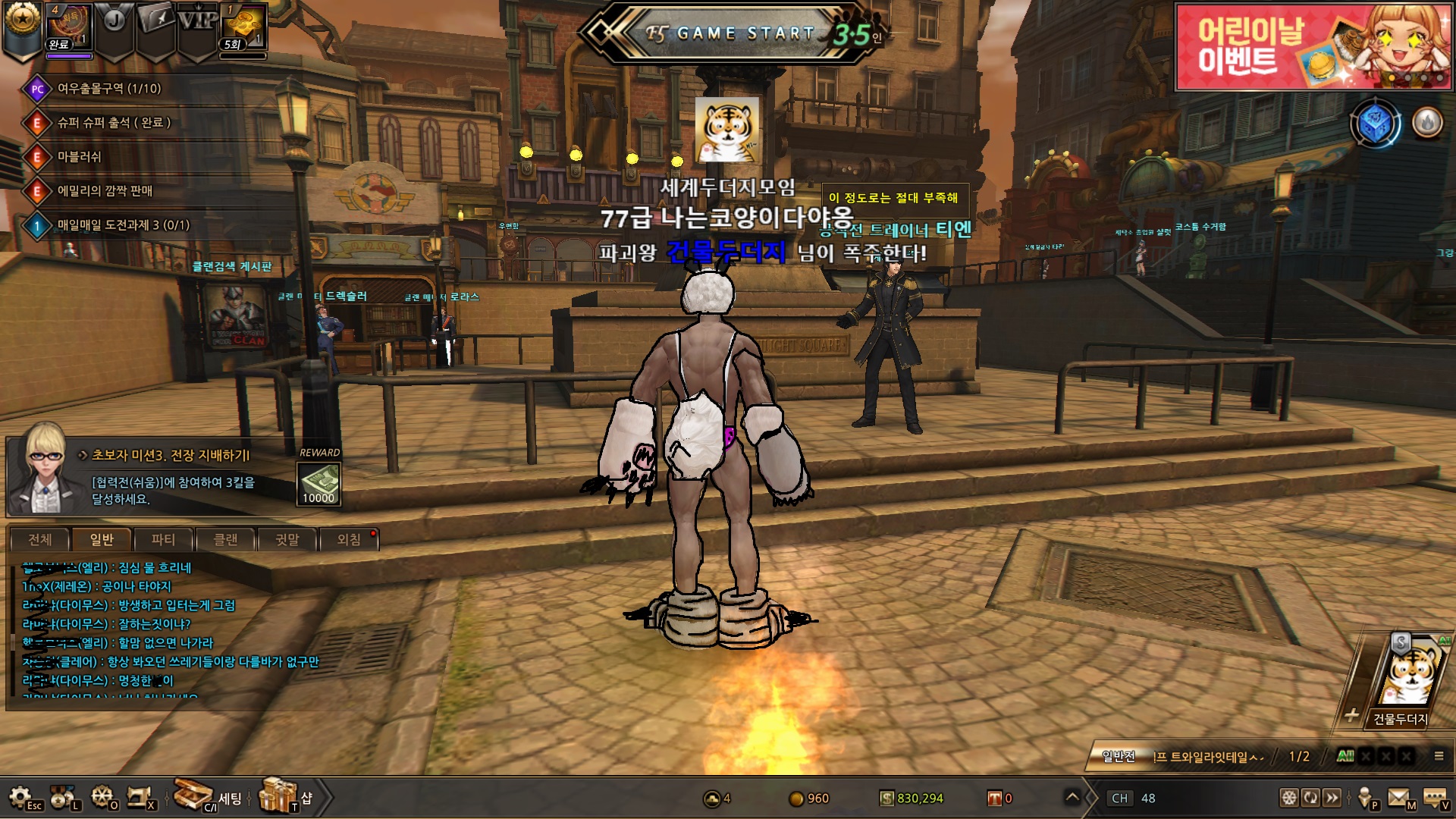This screenshot has width=1456, height=819.
Task: Open the 귓말 whisper tab
Action: (x=287, y=539)
